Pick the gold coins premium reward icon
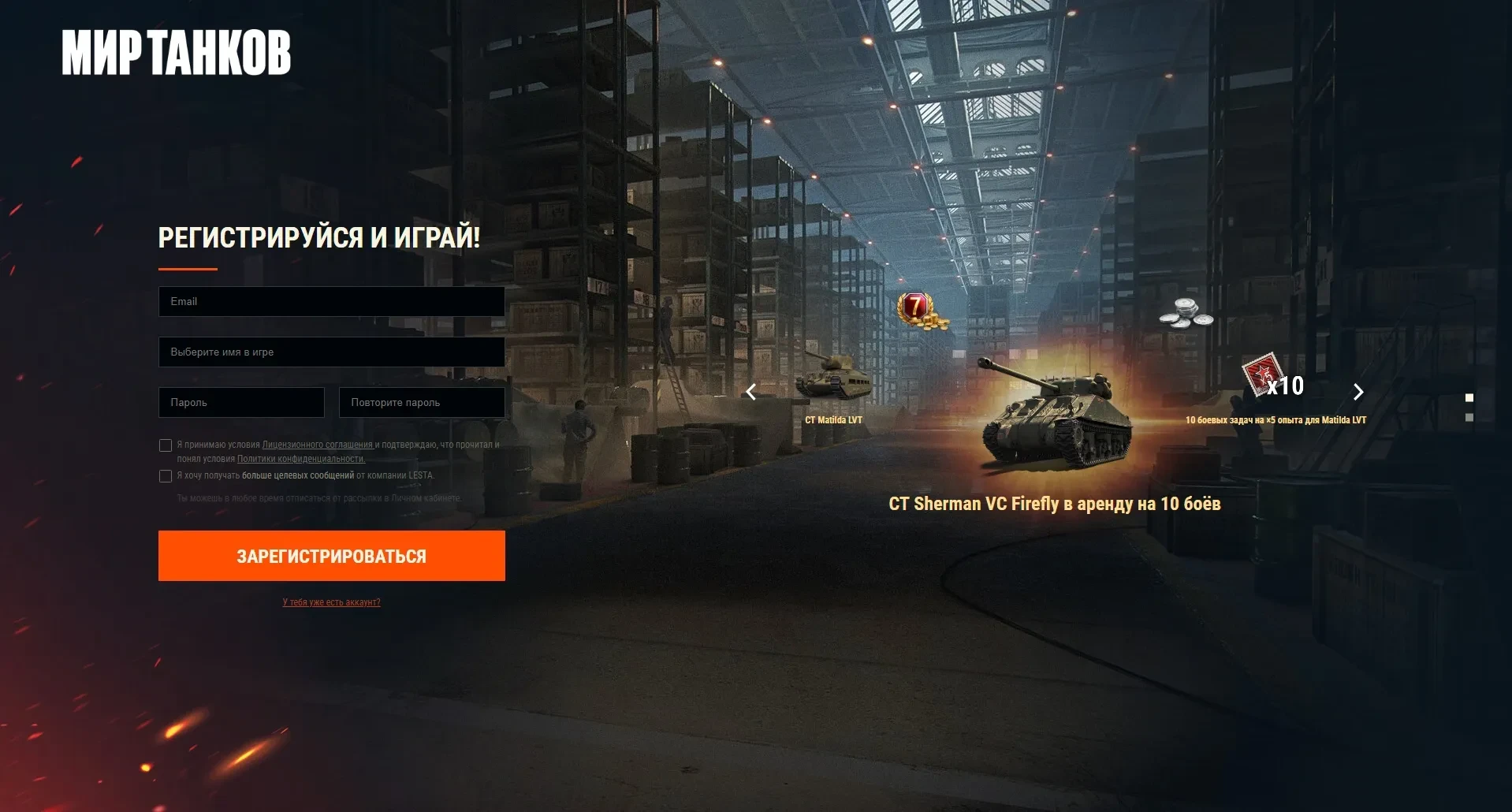This screenshot has width=1512, height=812. 921,311
